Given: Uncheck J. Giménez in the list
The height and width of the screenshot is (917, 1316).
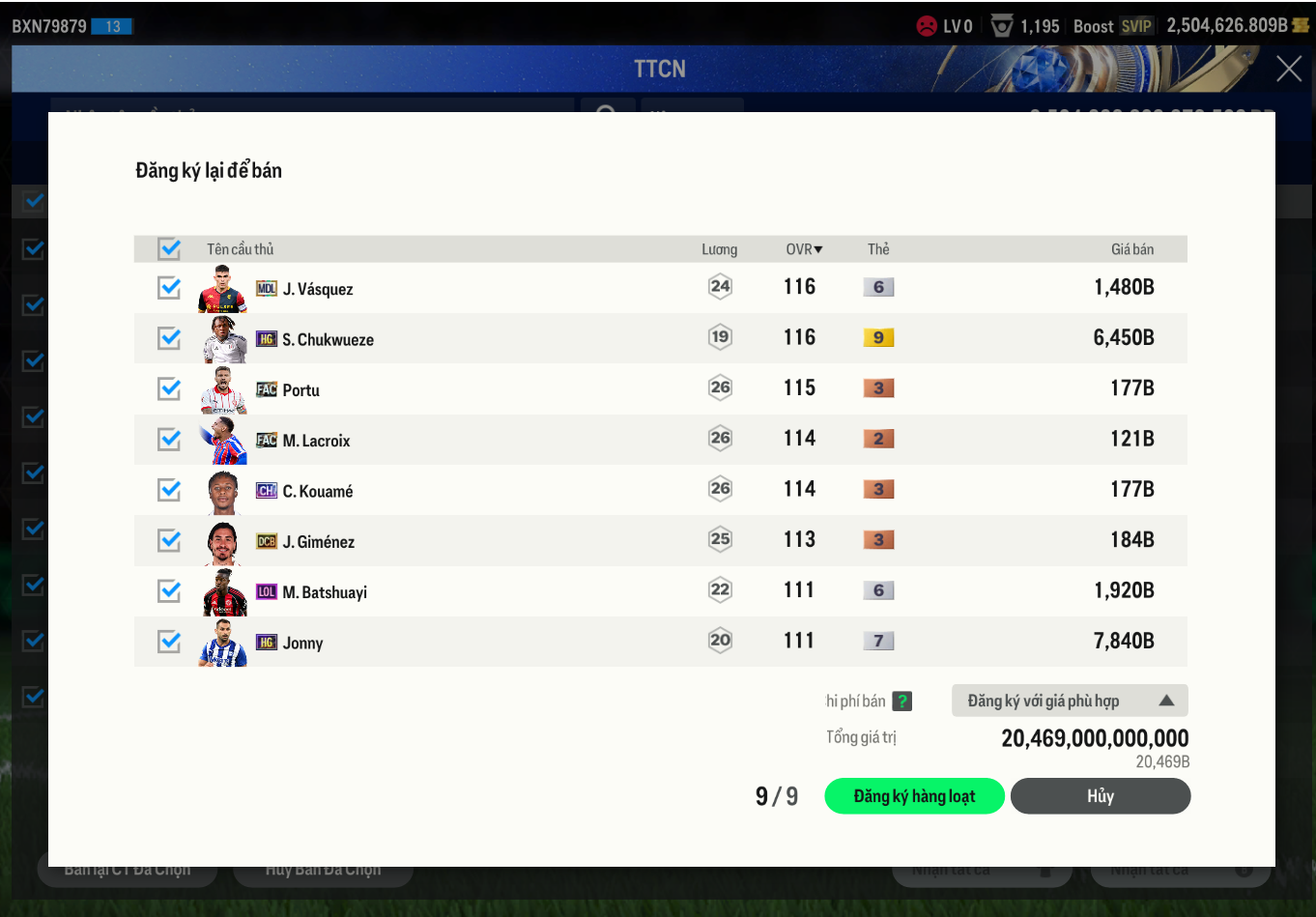Looking at the screenshot, I should pos(169,540).
